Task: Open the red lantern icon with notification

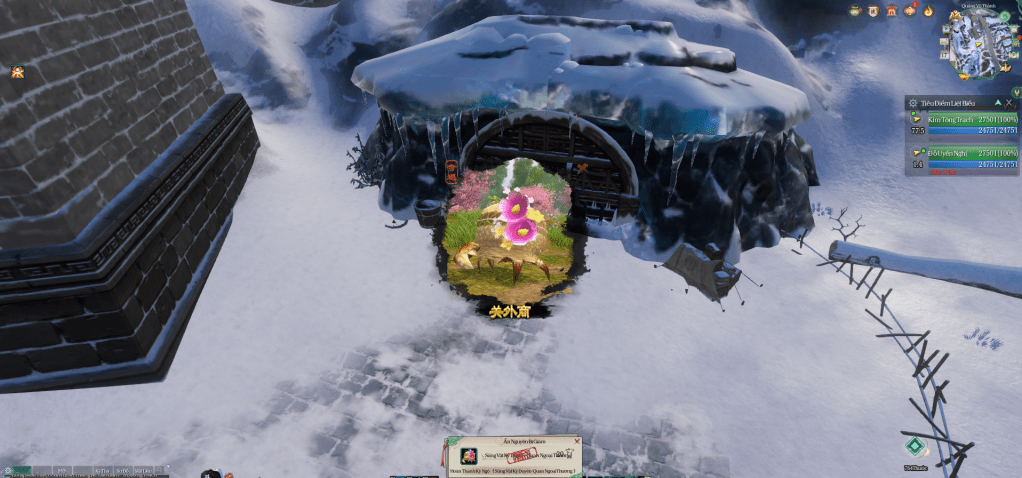Action: 910,11
